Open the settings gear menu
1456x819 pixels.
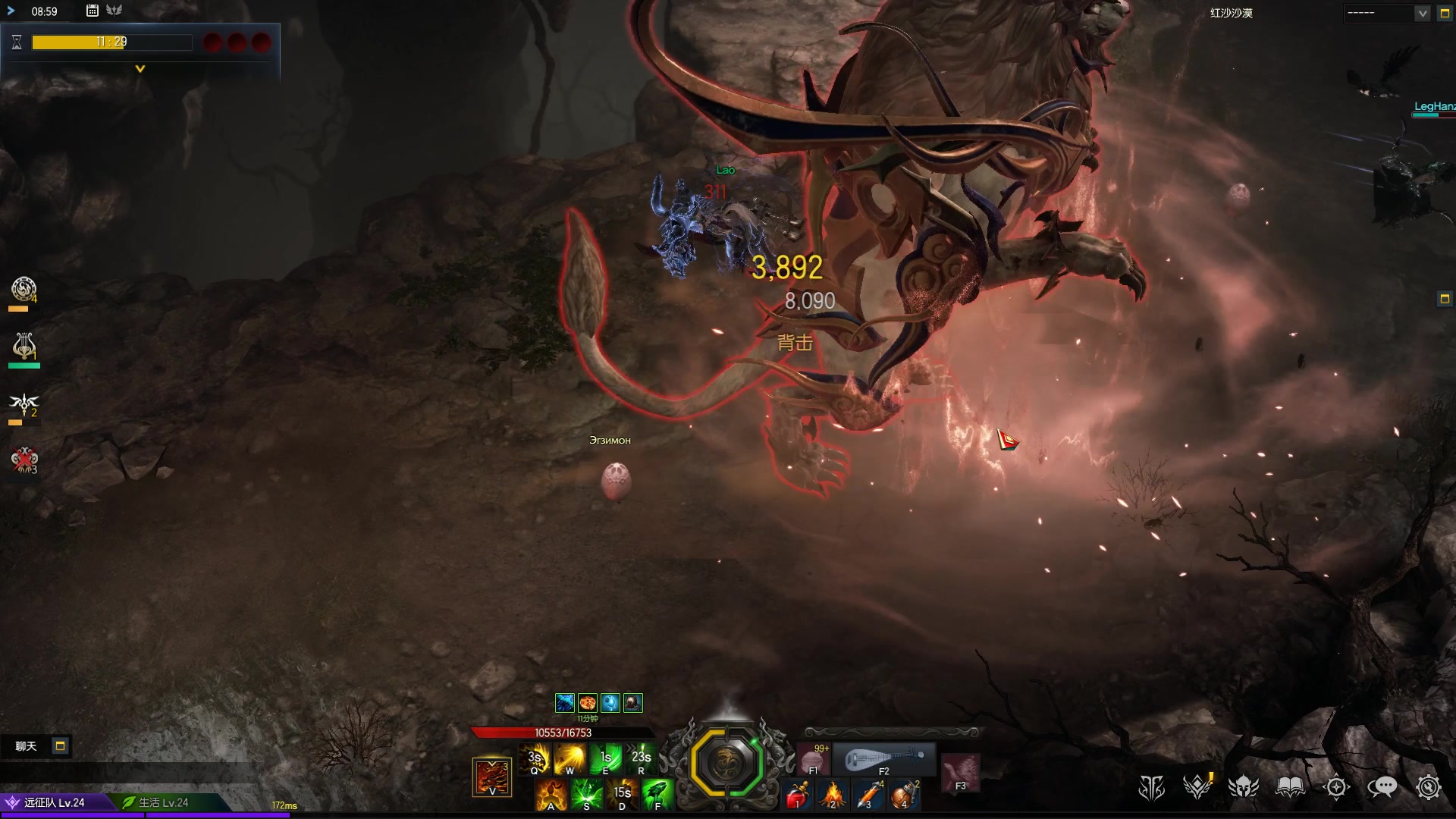[x=1428, y=787]
